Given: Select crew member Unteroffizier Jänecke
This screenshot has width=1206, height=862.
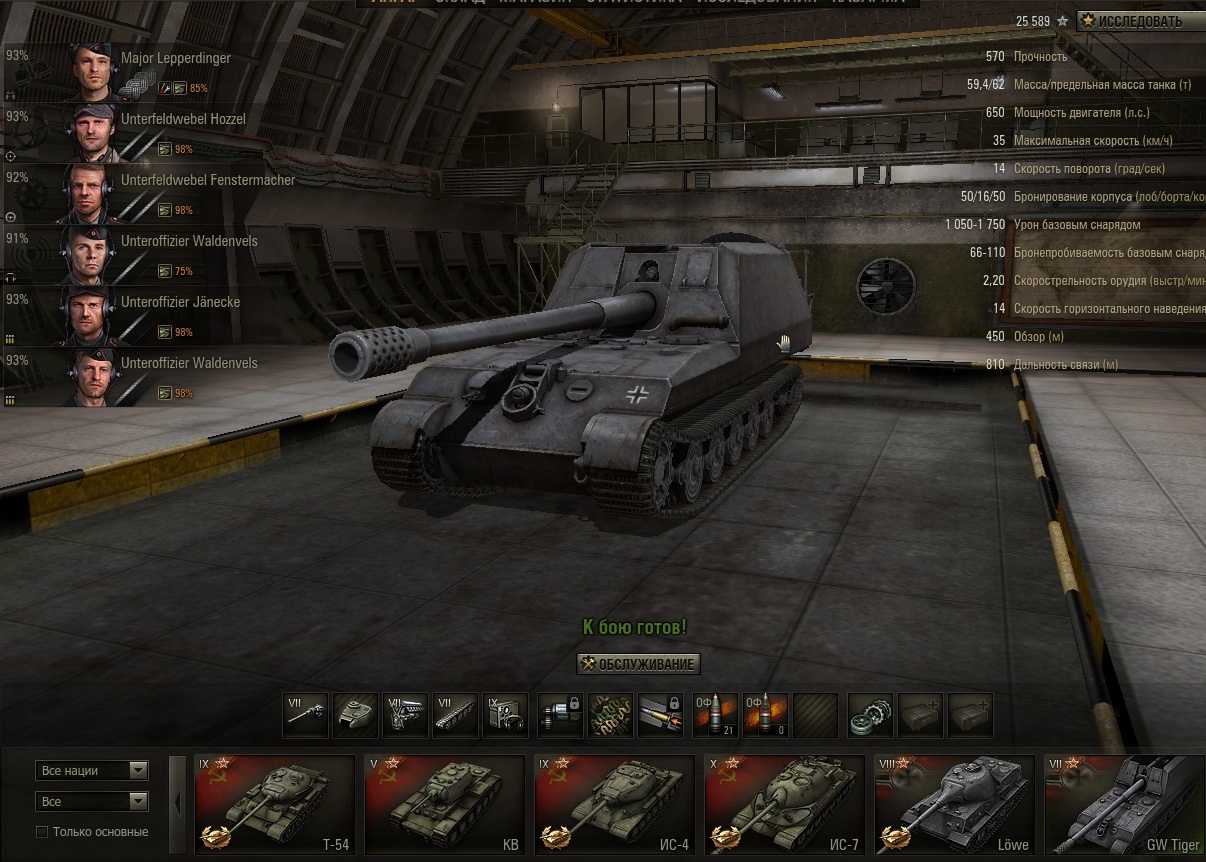Looking at the screenshot, I should coord(180,302).
